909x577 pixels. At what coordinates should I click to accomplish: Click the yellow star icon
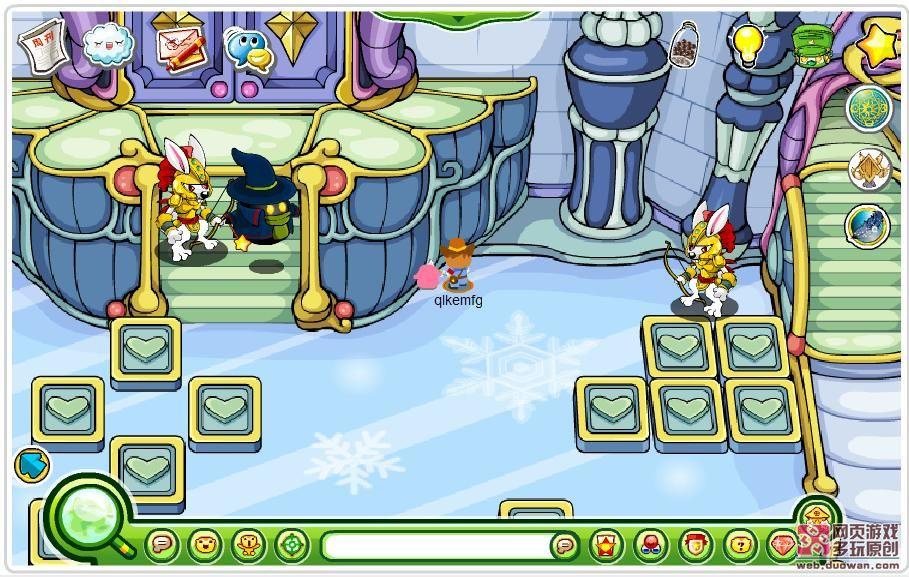pos(880,44)
